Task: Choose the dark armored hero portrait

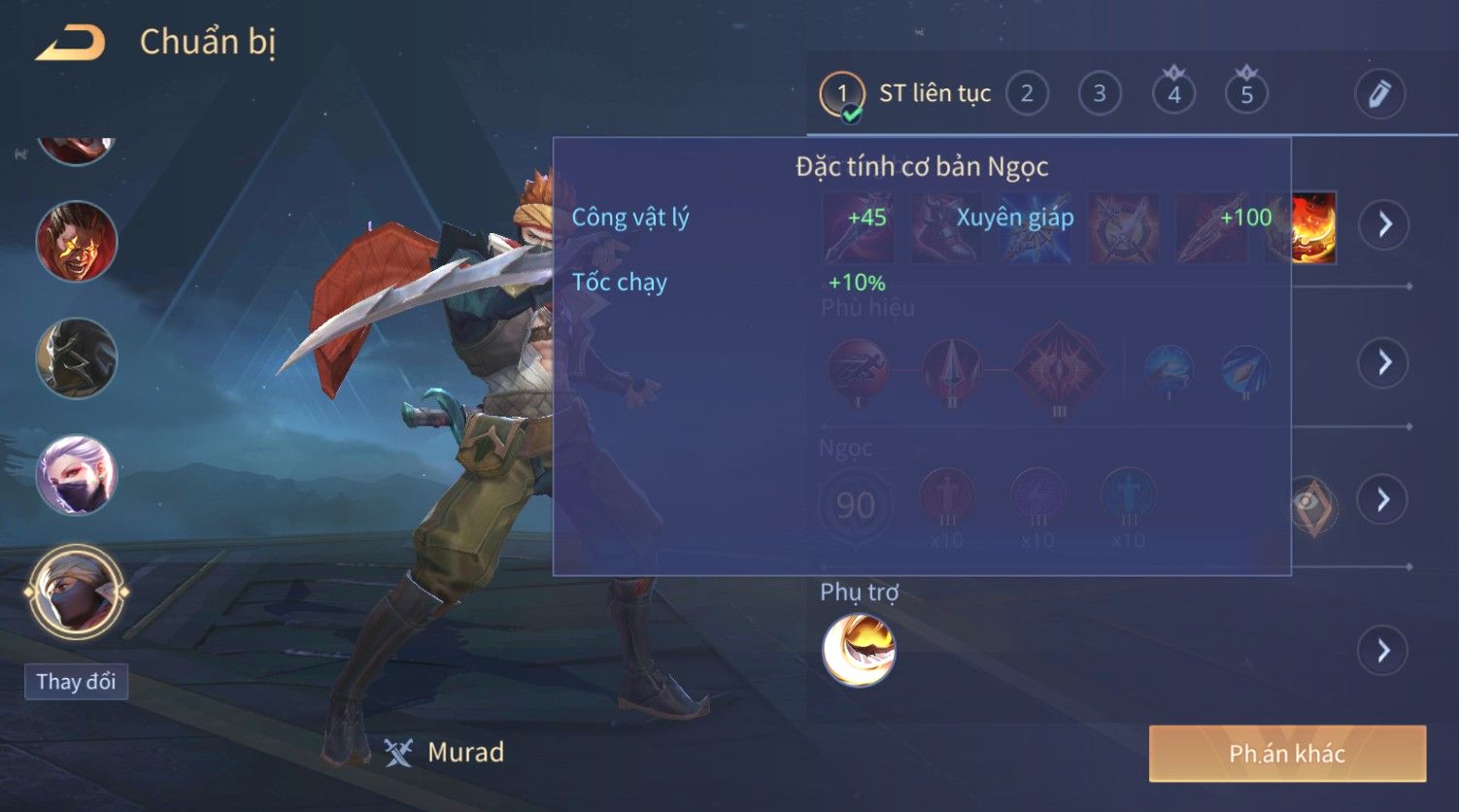Action: [76, 358]
